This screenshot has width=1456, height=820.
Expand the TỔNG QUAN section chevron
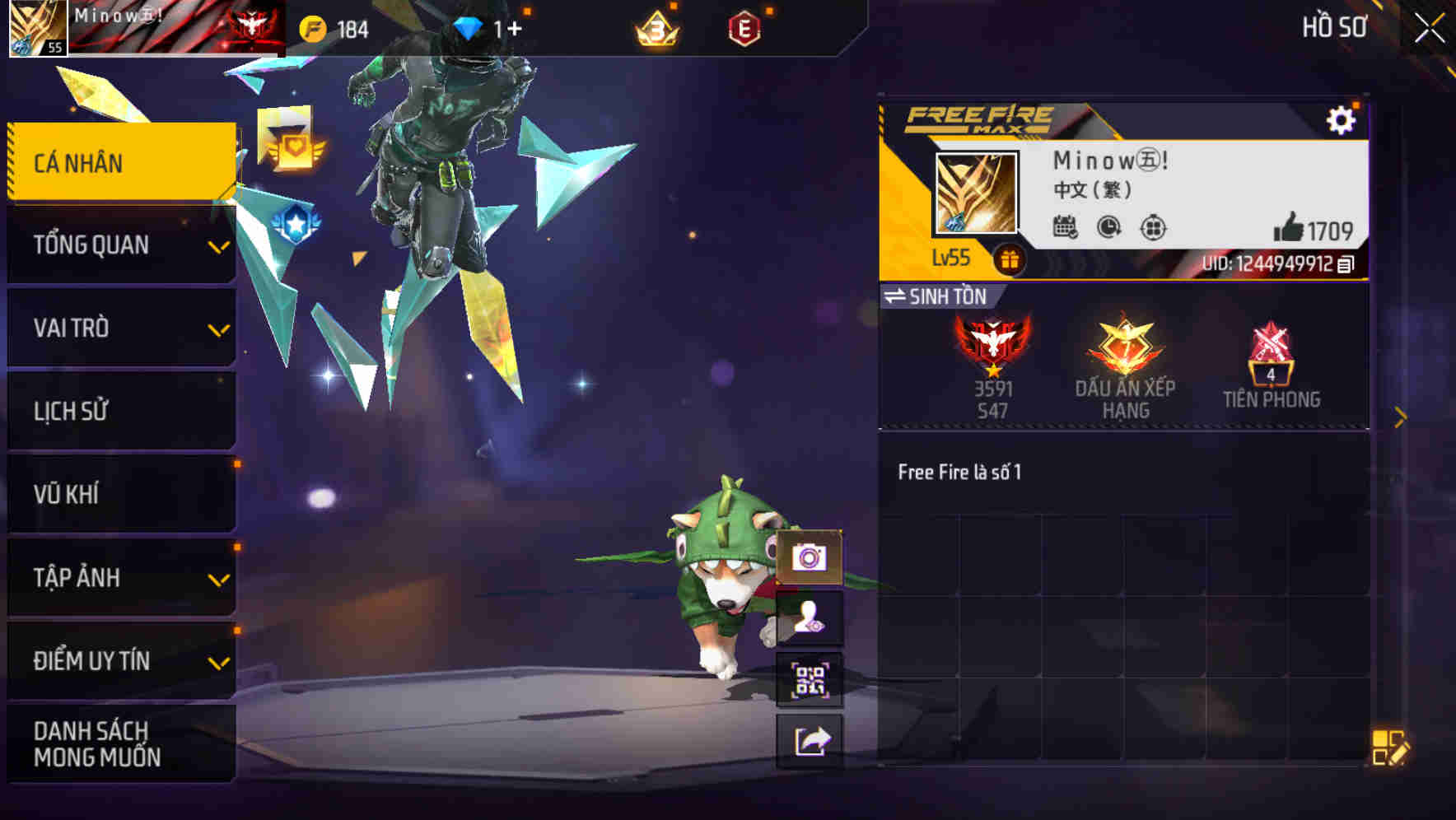[218, 245]
